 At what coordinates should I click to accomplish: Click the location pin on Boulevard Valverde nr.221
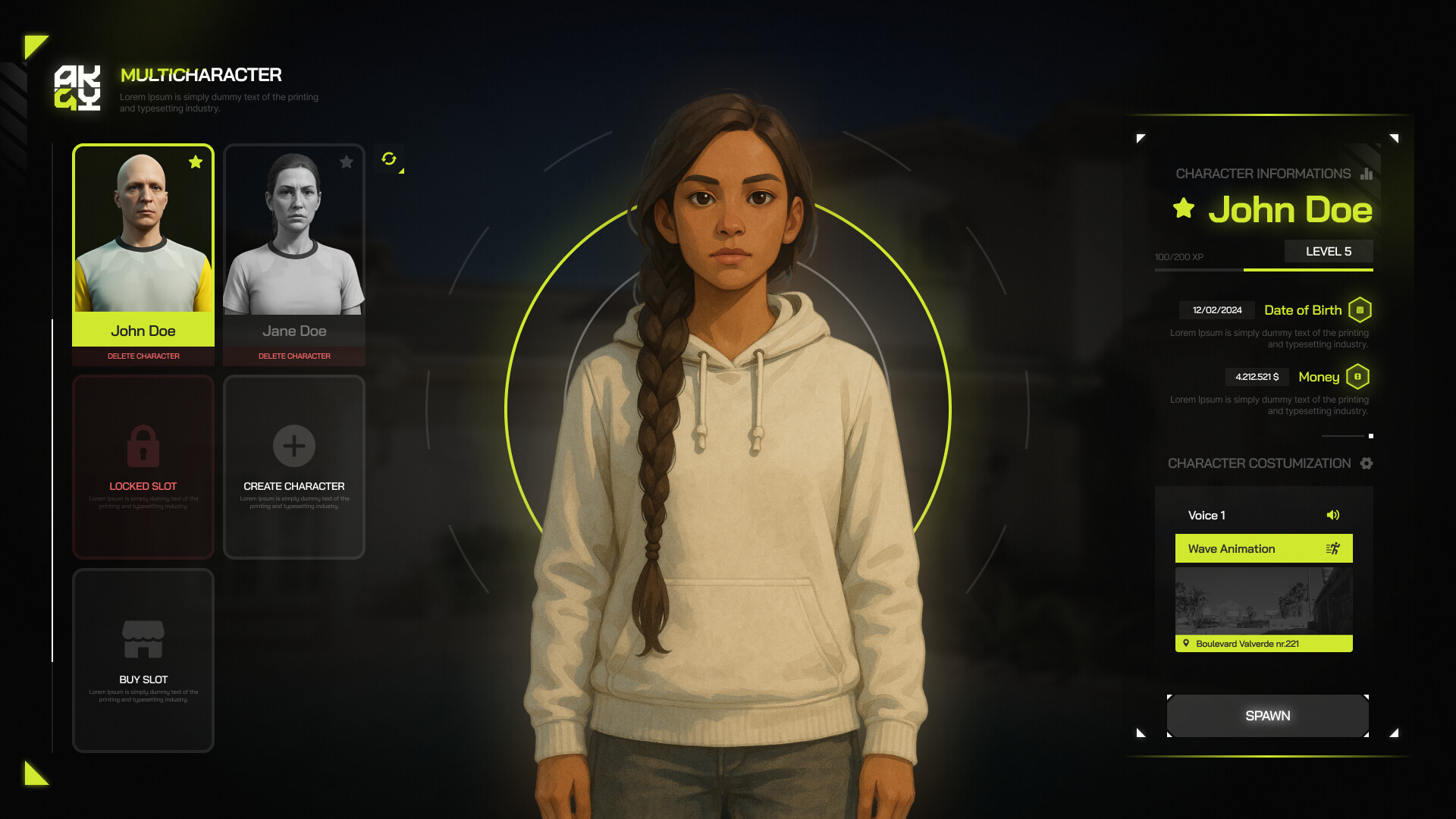coord(1188,643)
